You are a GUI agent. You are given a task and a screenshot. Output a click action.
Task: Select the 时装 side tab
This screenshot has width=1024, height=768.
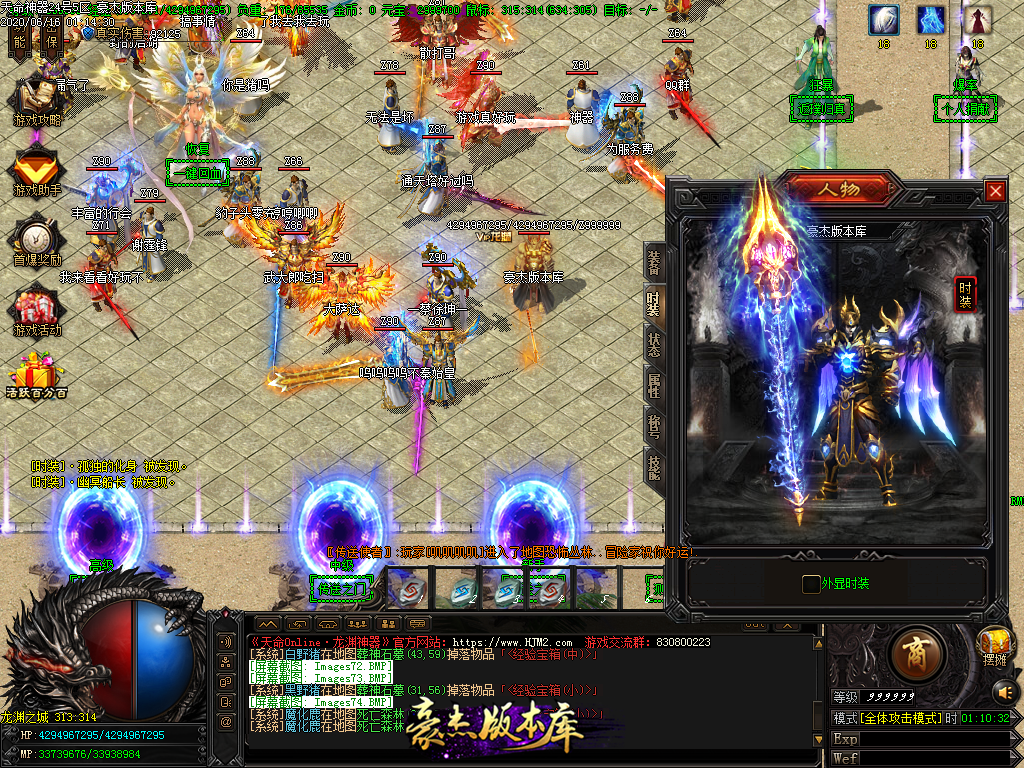(654, 304)
